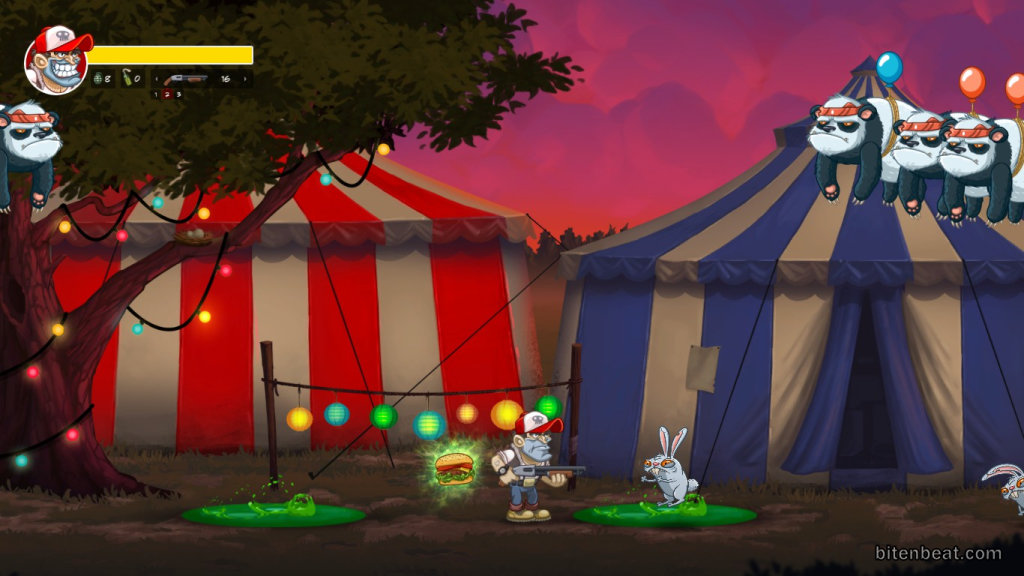Select the grenade icon
Screen dimensions: 1024x576
pyautogui.click(x=98, y=78)
